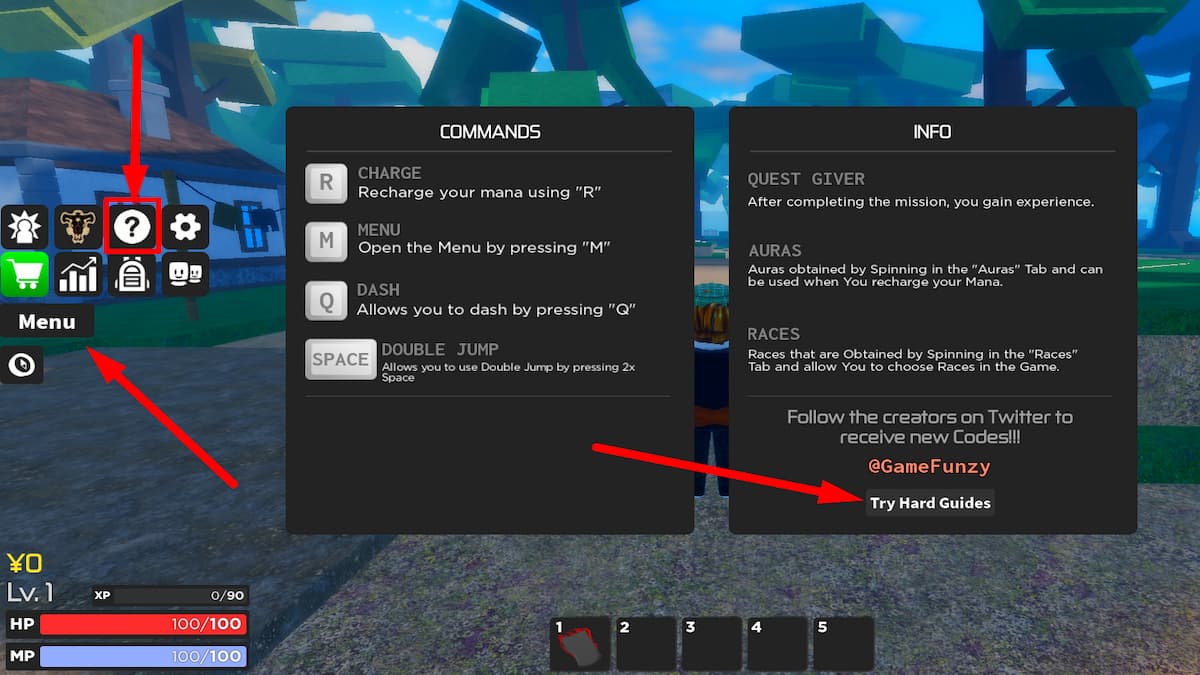Toggle the Menu button
Viewport: 1200px width, 675px height.
coord(47,322)
